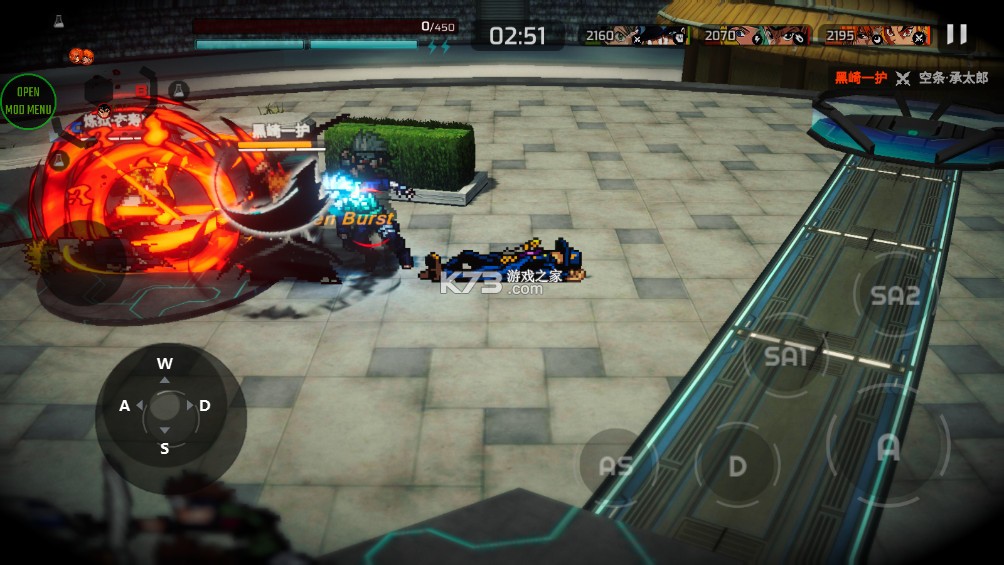The width and height of the screenshot is (1004, 565).
Task: Tap the movement pad's D direction
Action: click(x=205, y=405)
